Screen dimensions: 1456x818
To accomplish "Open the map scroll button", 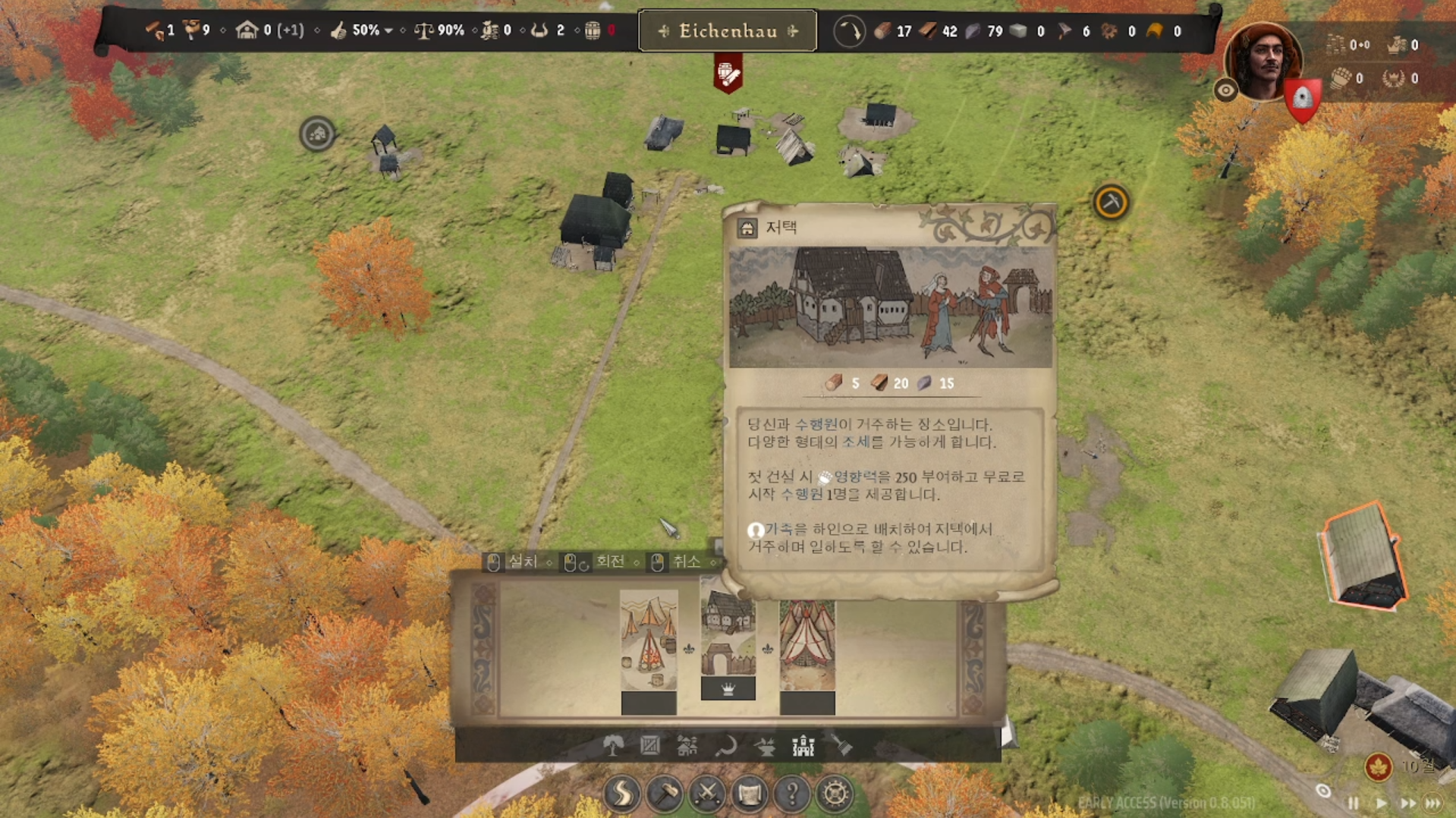I will tap(750, 794).
